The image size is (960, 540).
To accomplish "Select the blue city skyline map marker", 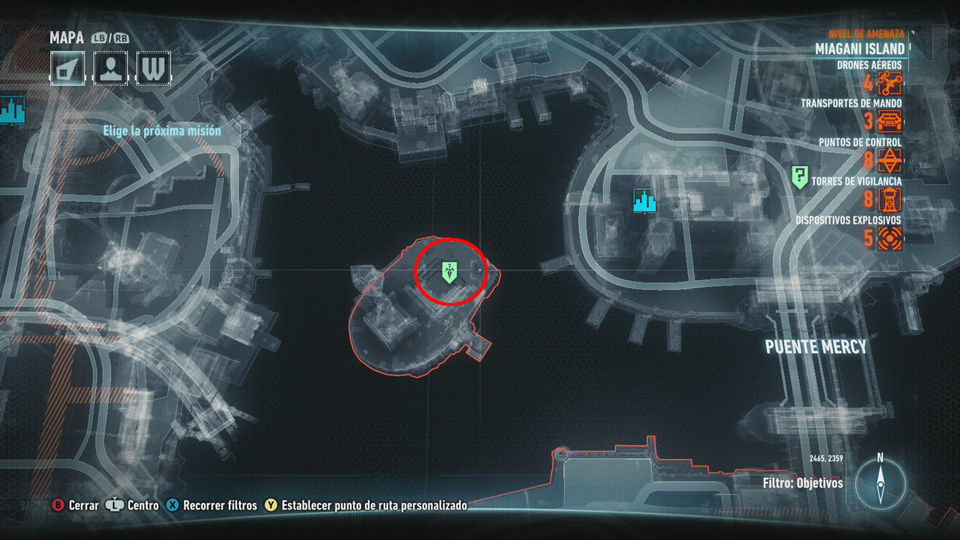I will tap(645, 201).
